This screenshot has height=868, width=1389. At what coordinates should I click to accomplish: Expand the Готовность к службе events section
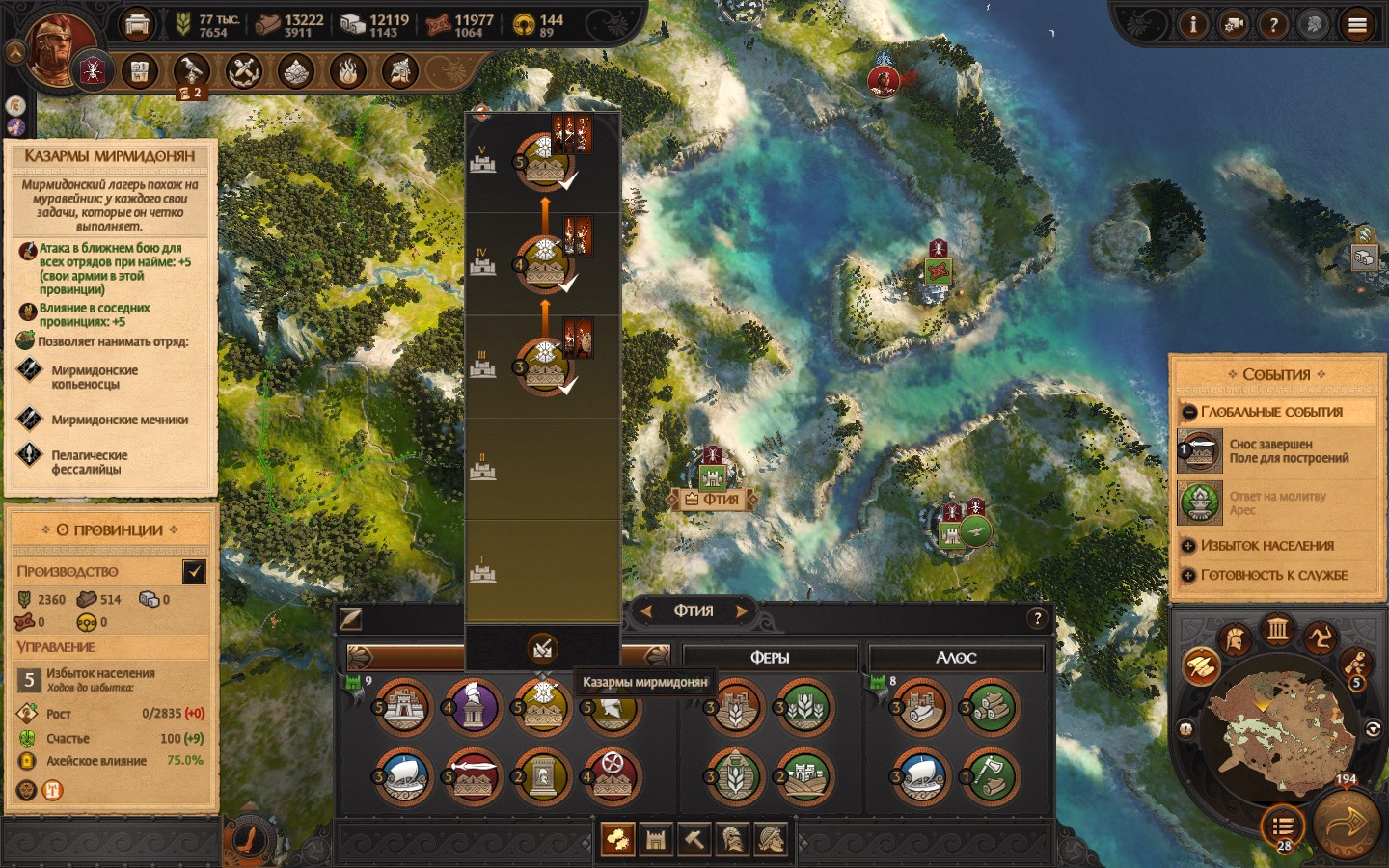coord(1189,576)
